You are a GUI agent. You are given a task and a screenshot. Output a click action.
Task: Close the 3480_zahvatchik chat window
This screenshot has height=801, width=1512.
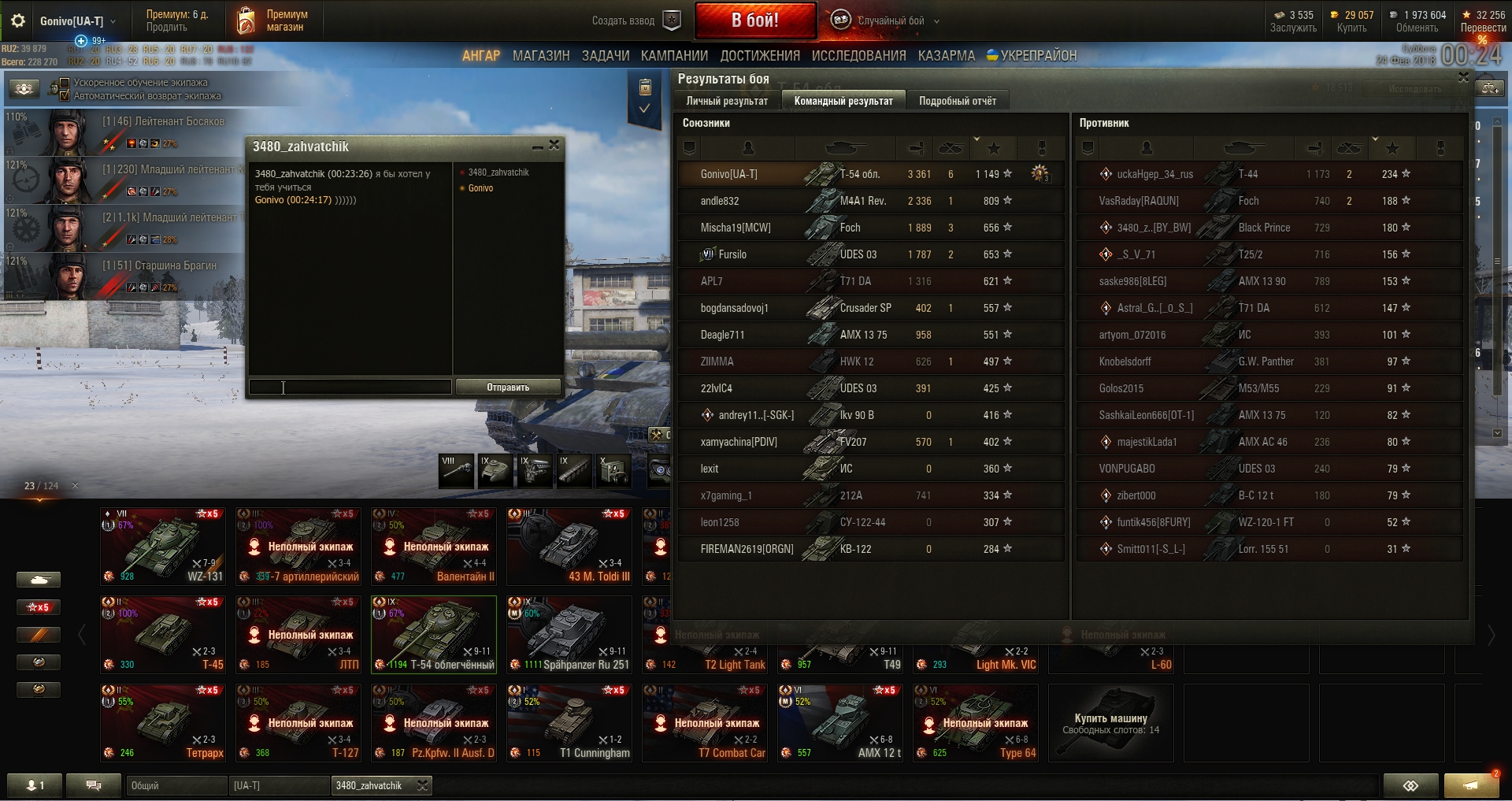[x=554, y=146]
